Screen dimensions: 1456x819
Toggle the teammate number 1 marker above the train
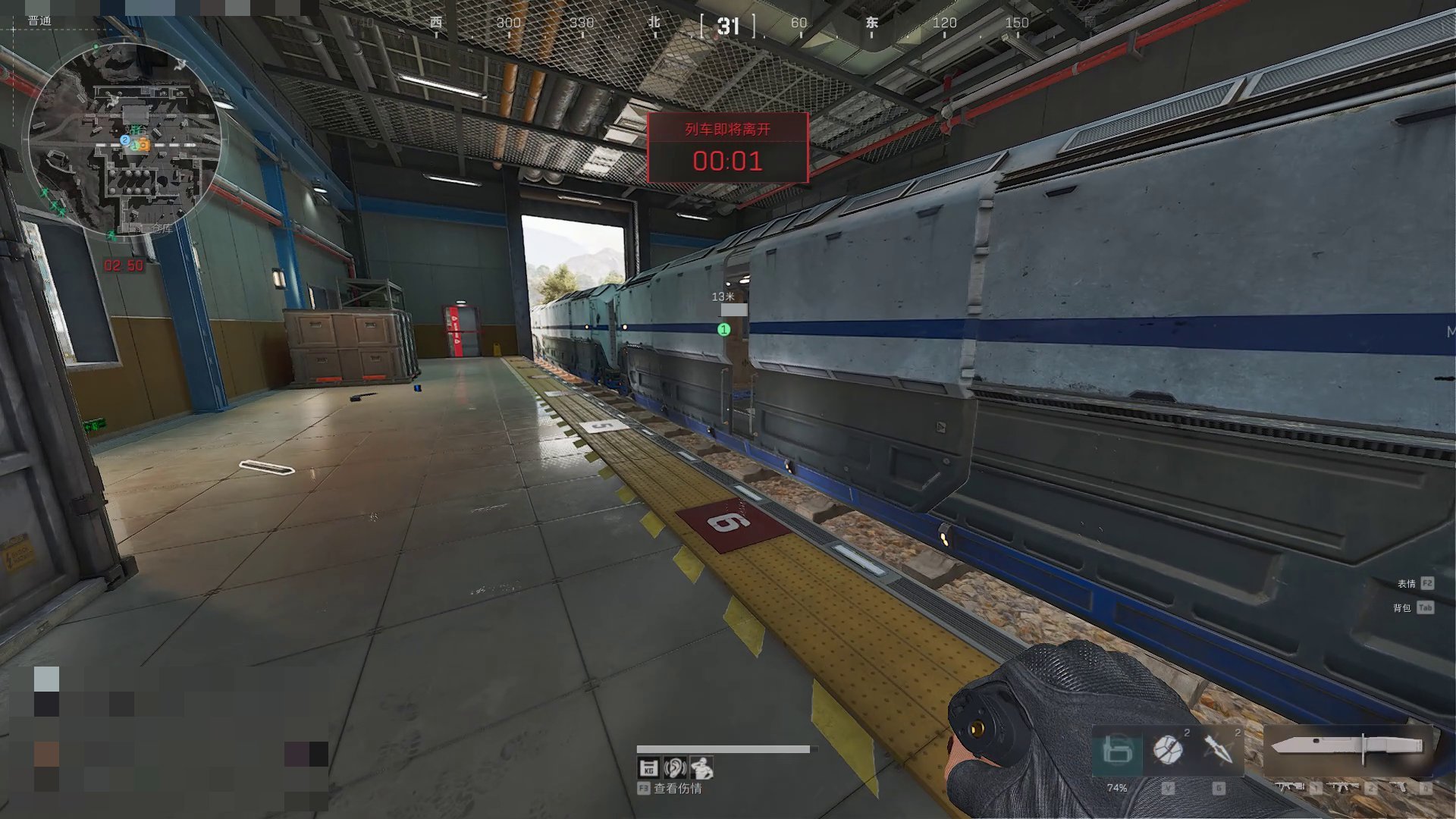tap(724, 329)
